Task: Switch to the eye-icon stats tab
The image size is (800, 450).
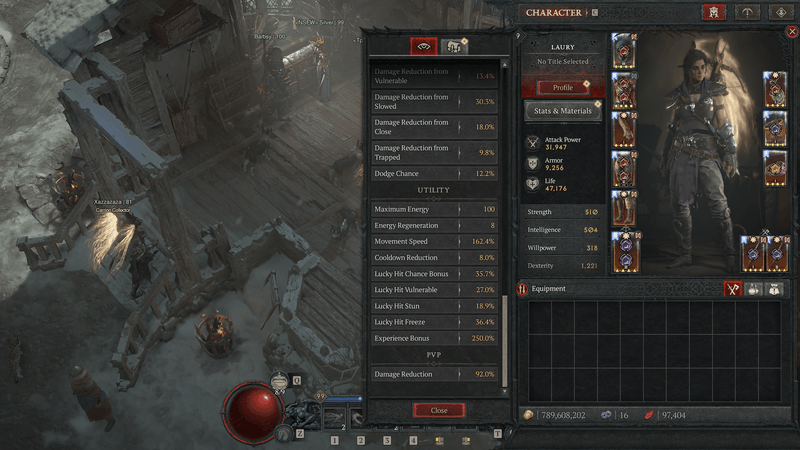Action: [x=424, y=46]
